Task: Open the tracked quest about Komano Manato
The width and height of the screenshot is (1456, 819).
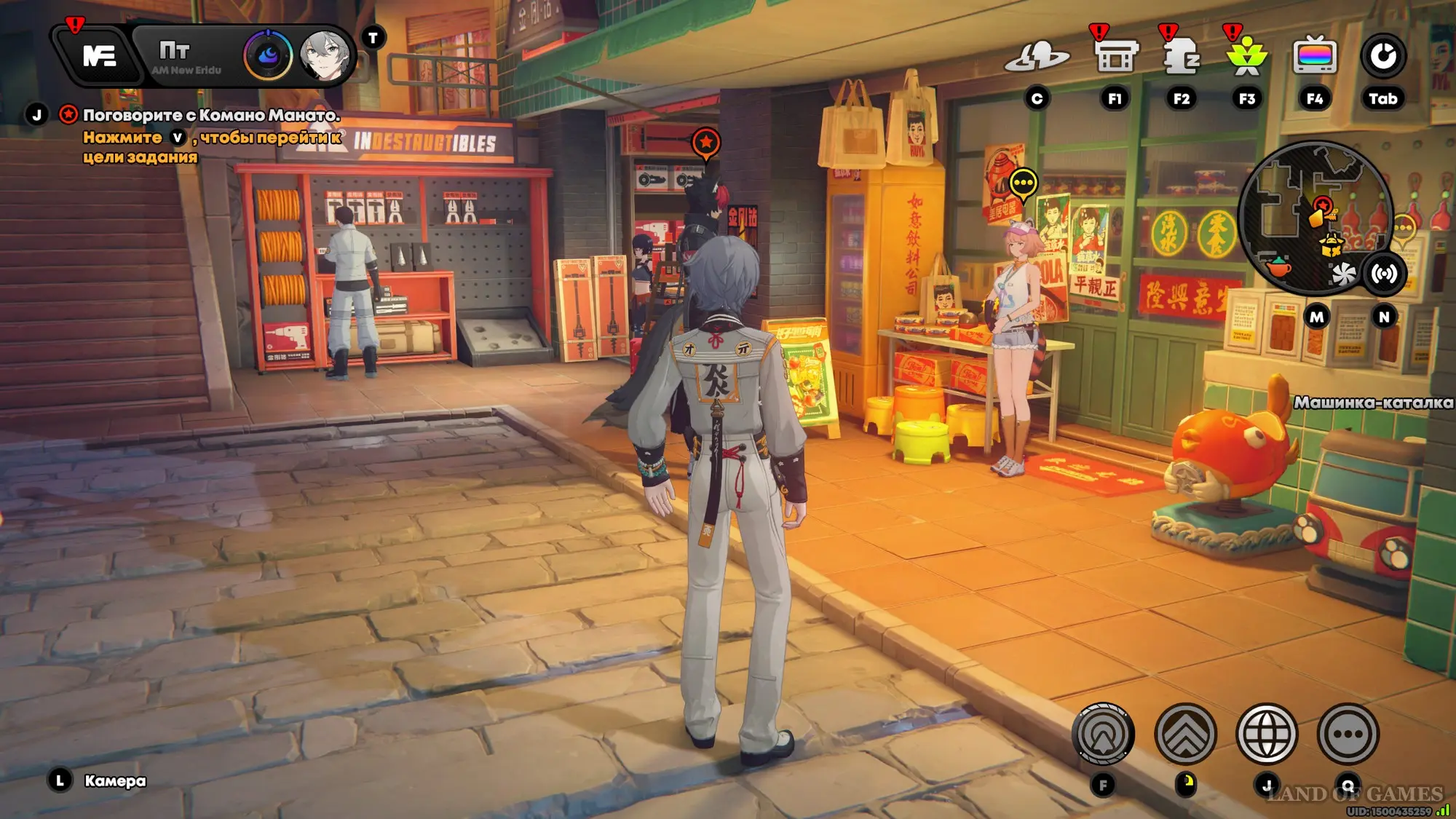Action: pyautogui.click(x=211, y=115)
